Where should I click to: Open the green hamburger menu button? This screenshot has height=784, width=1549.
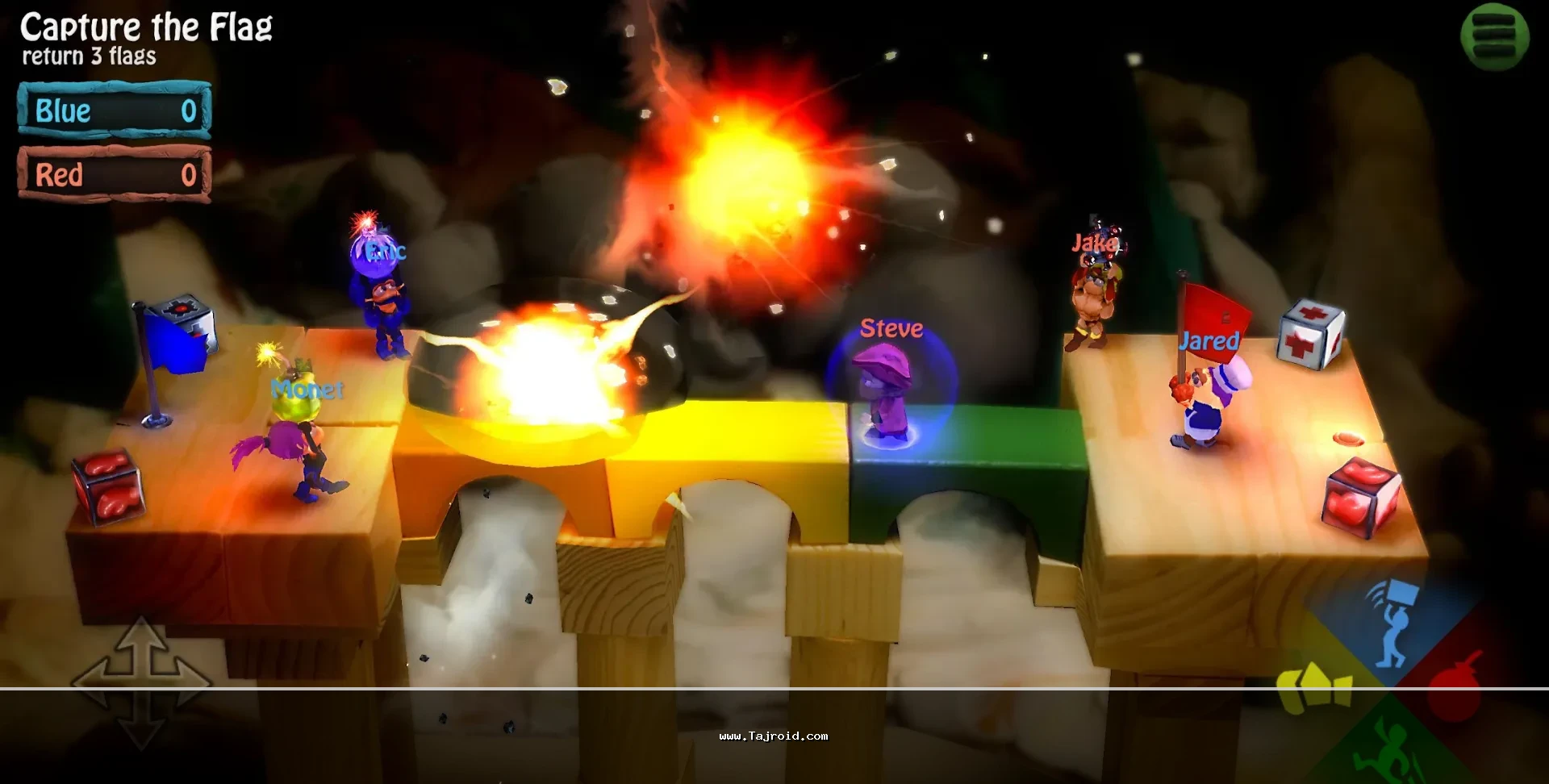[1494, 36]
